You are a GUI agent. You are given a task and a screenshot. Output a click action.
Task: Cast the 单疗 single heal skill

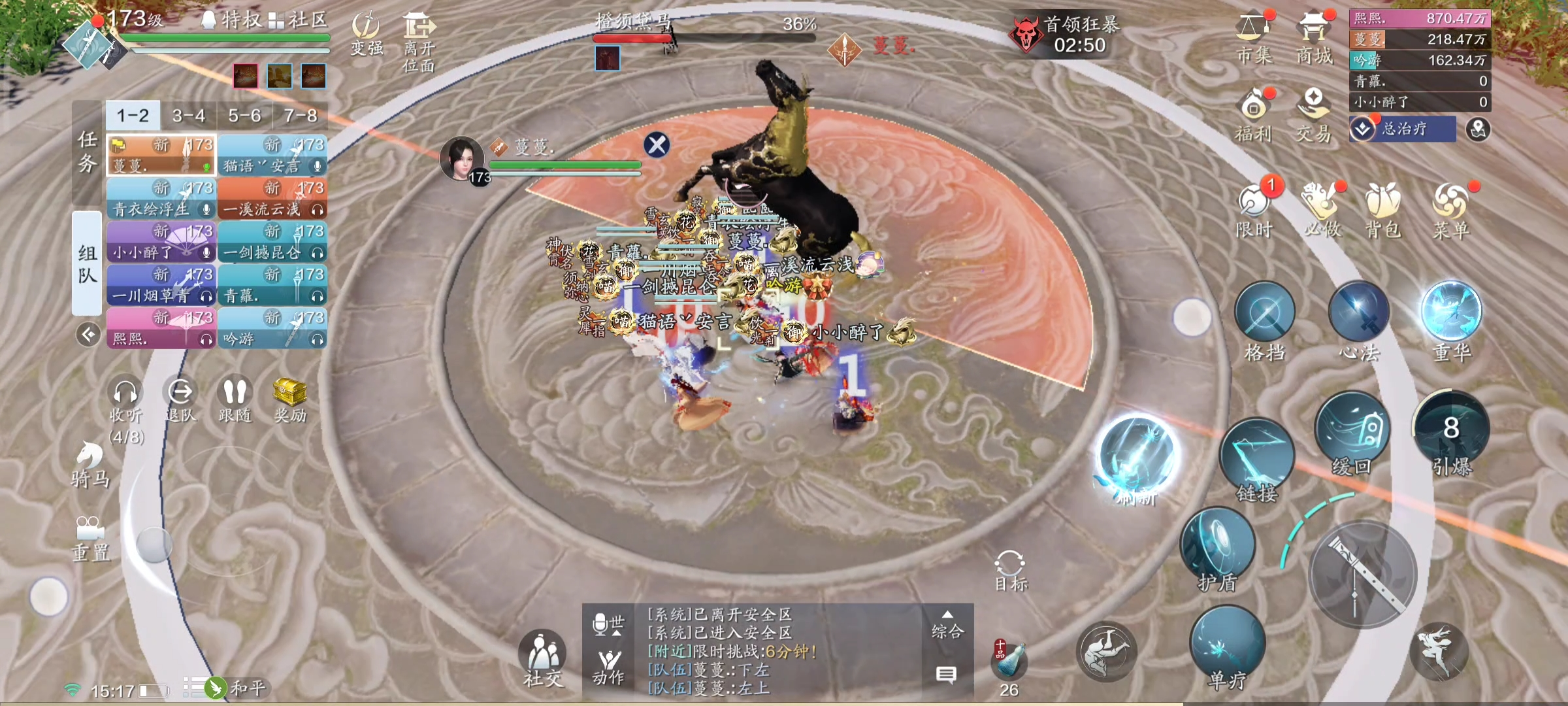[x=1227, y=644]
